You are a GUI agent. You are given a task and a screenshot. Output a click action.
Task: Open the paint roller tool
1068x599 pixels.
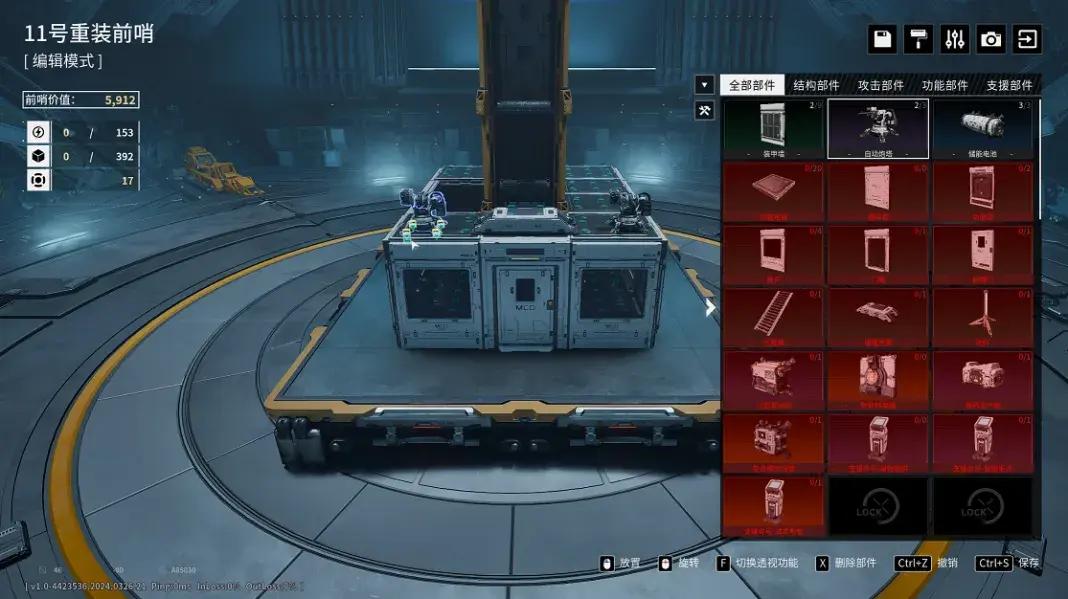(918, 39)
